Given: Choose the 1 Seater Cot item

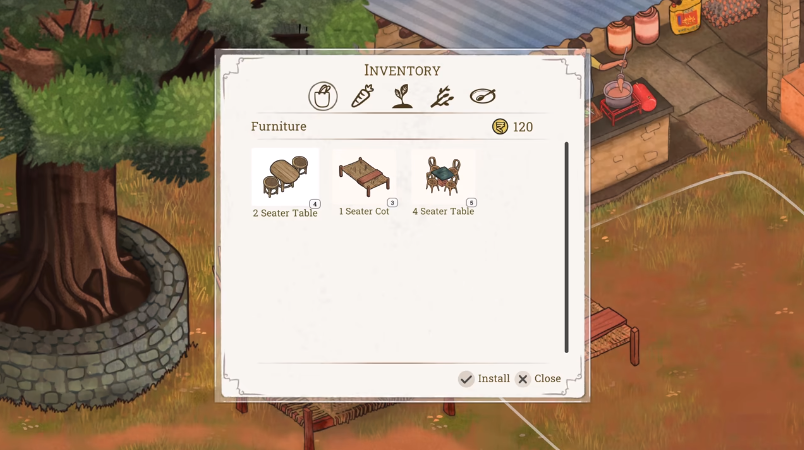Looking at the screenshot, I should pyautogui.click(x=364, y=178).
